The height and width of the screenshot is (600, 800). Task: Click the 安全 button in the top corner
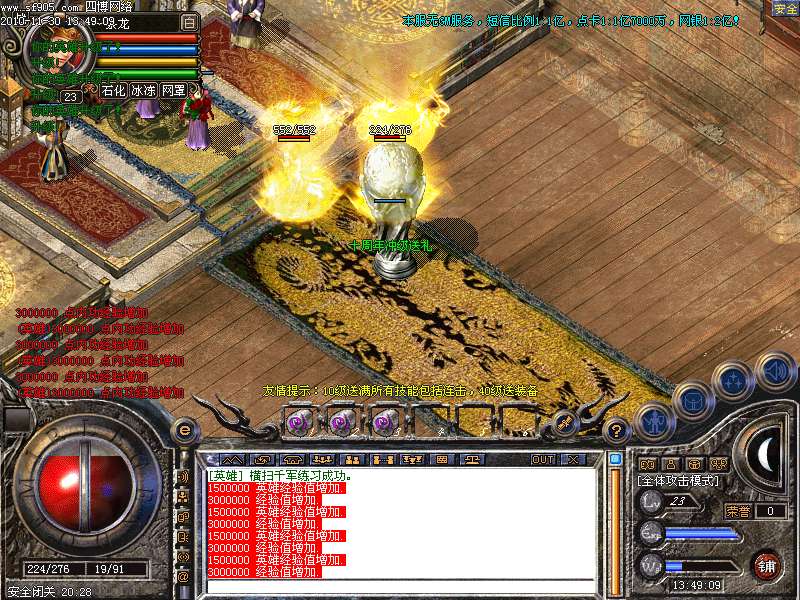click(x=784, y=8)
